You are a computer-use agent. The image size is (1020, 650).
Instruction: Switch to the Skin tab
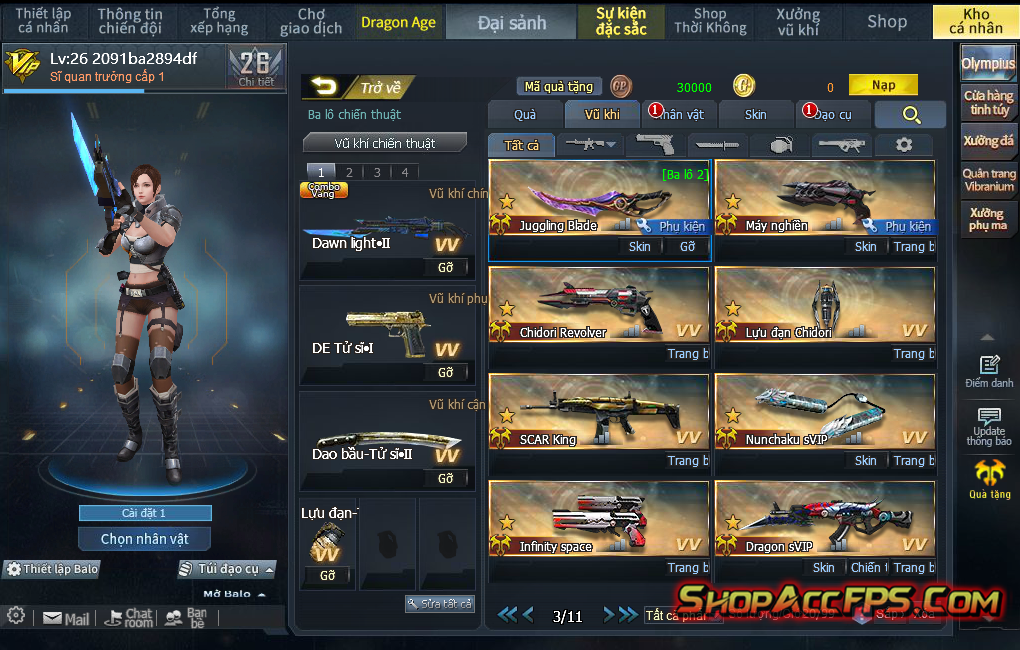755,115
